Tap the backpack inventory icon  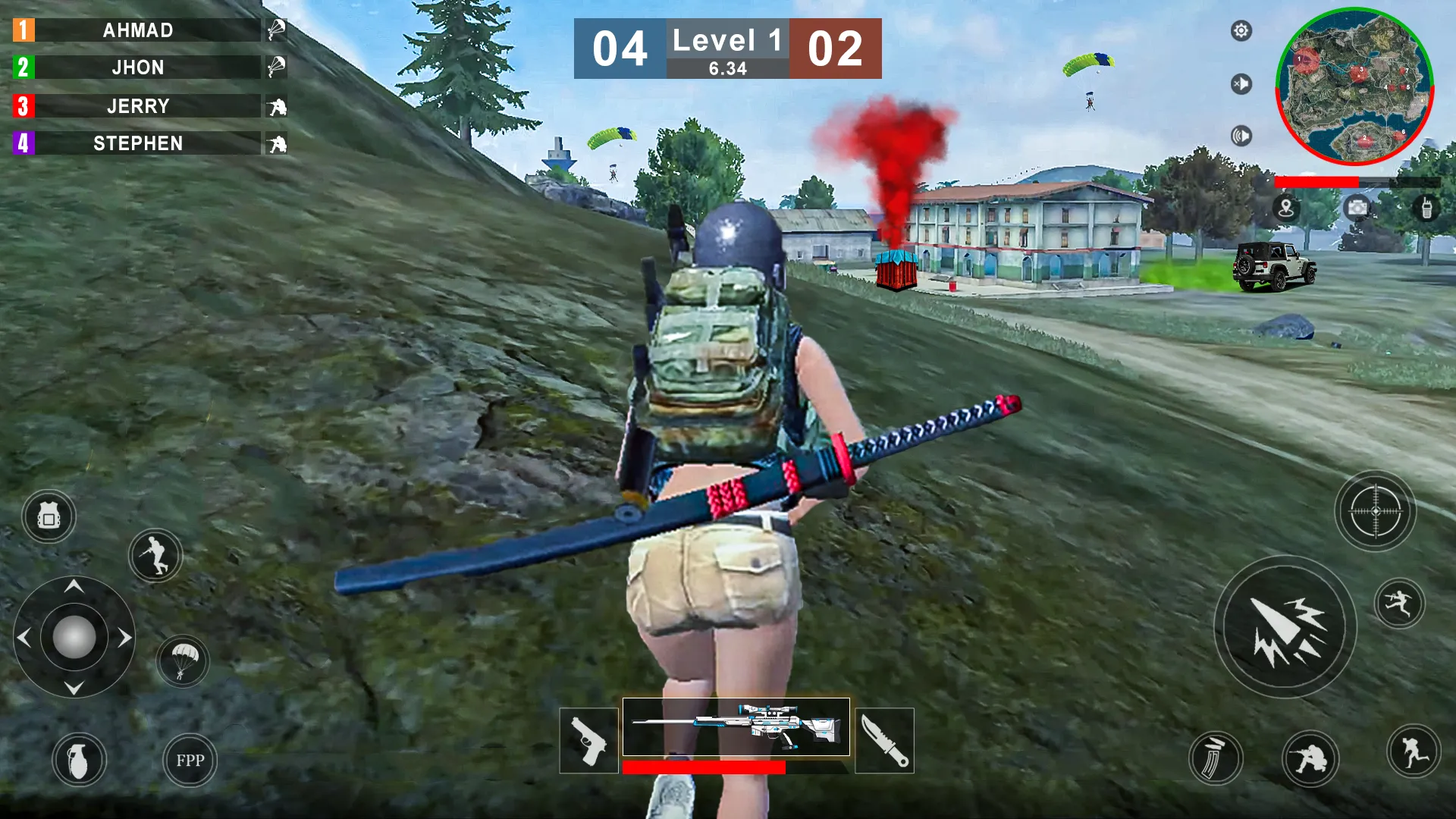point(48,516)
